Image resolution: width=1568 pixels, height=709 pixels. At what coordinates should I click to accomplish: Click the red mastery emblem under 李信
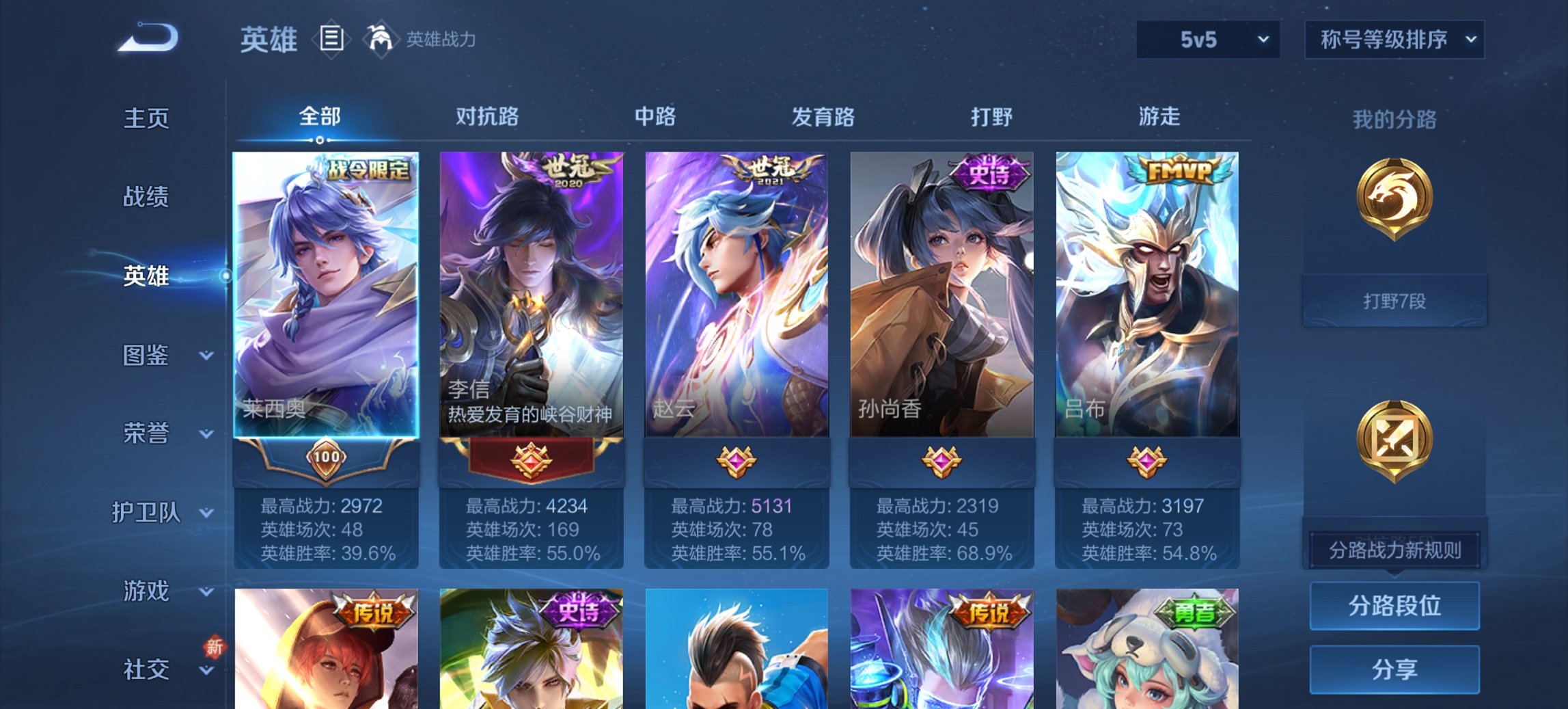pos(532,460)
